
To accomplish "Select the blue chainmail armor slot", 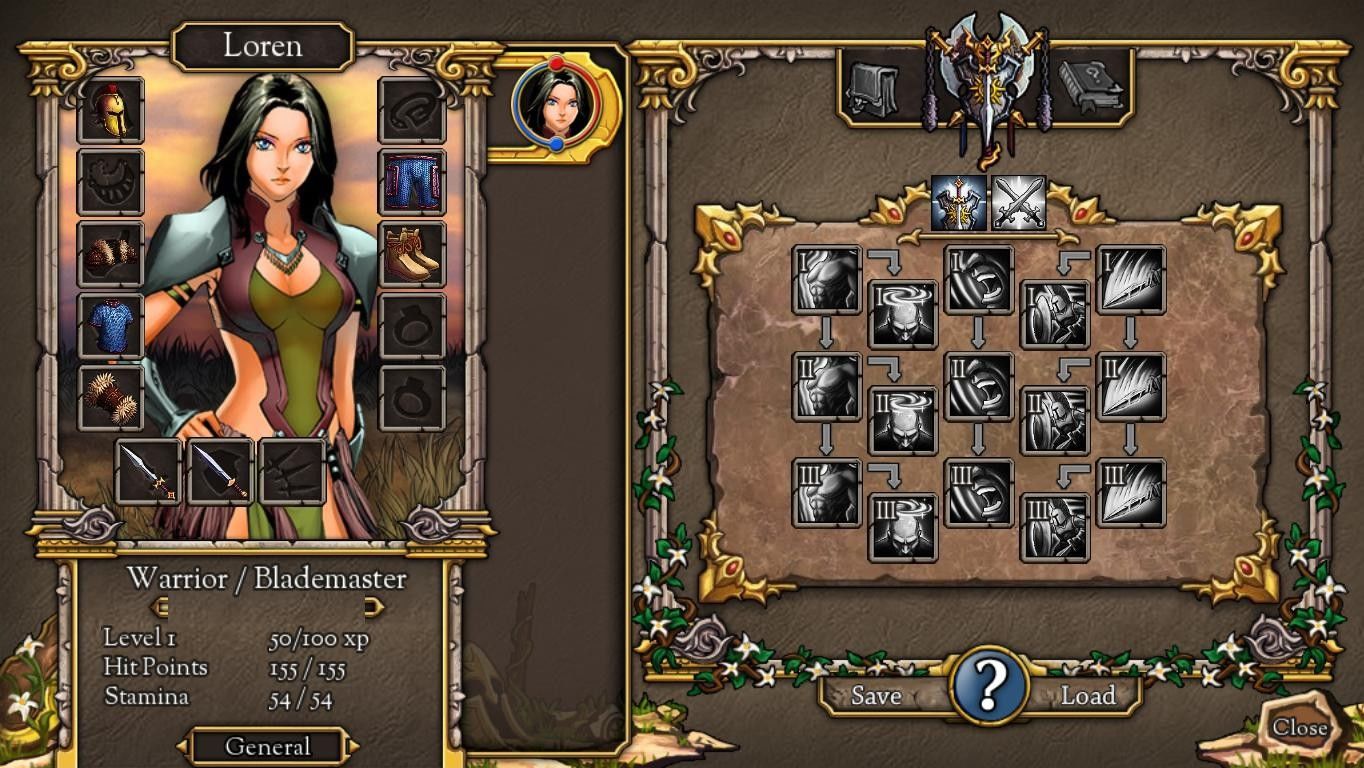I will pos(111,326).
